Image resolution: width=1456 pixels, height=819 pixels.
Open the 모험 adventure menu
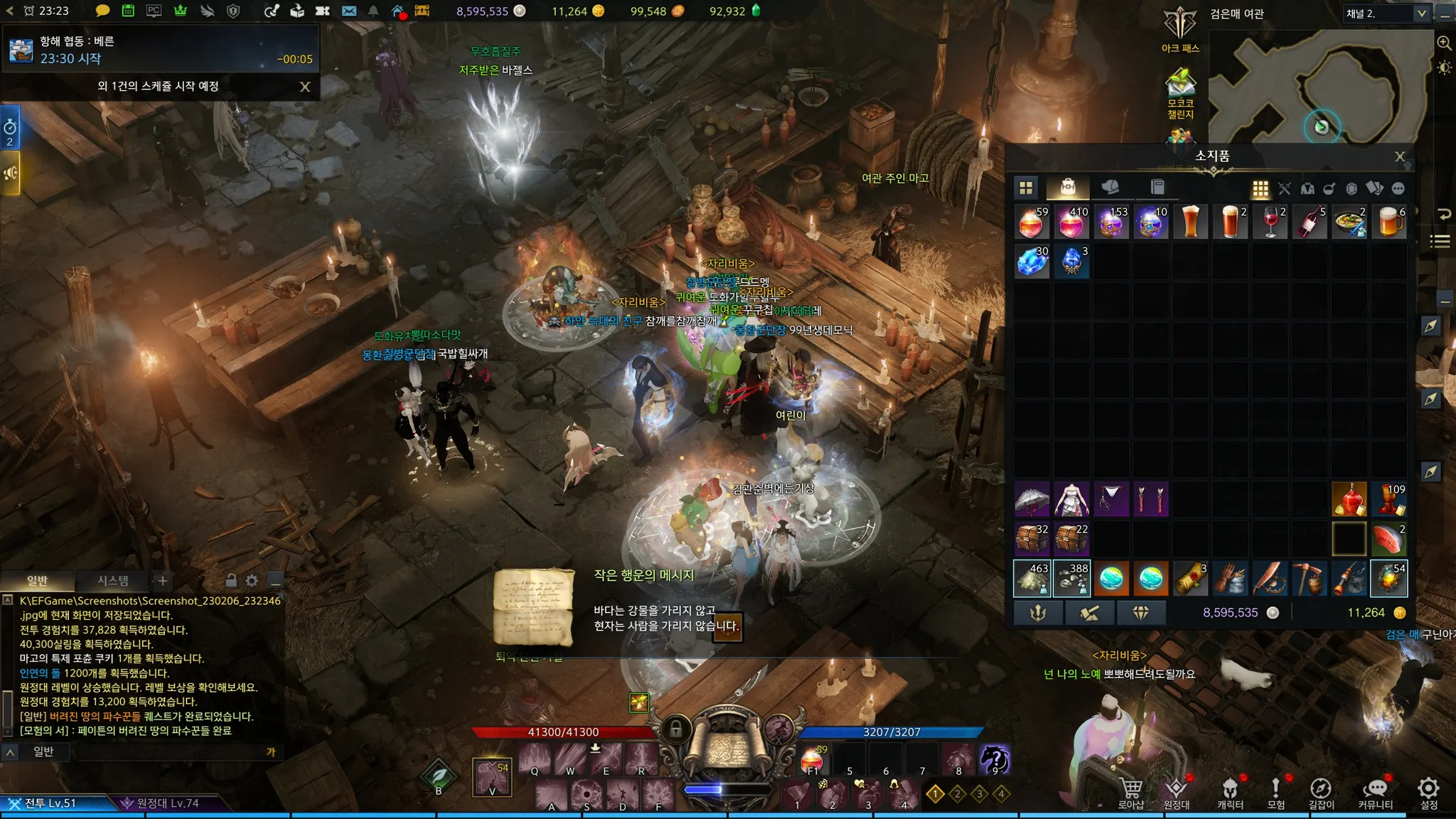(x=1275, y=791)
